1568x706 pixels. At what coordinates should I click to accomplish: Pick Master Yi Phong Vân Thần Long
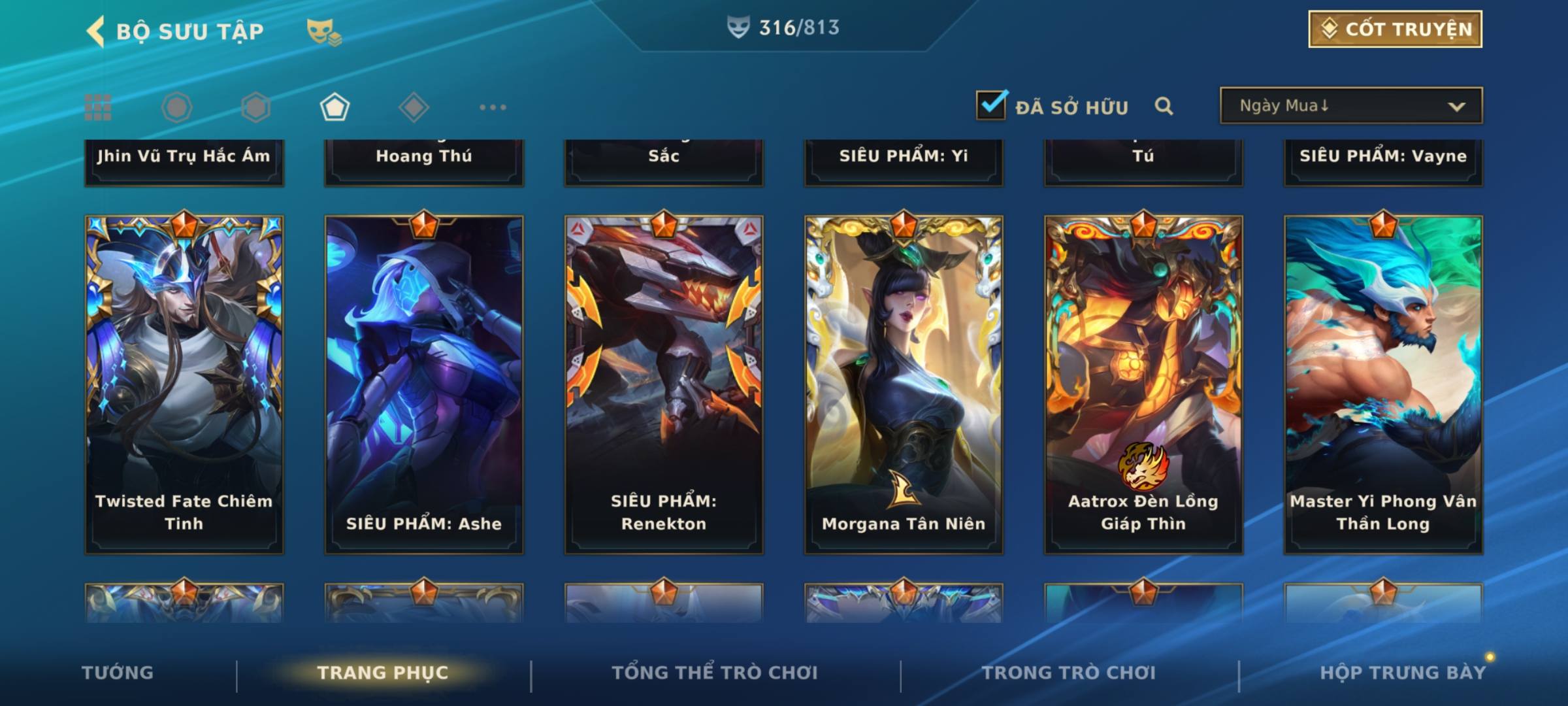point(1383,384)
